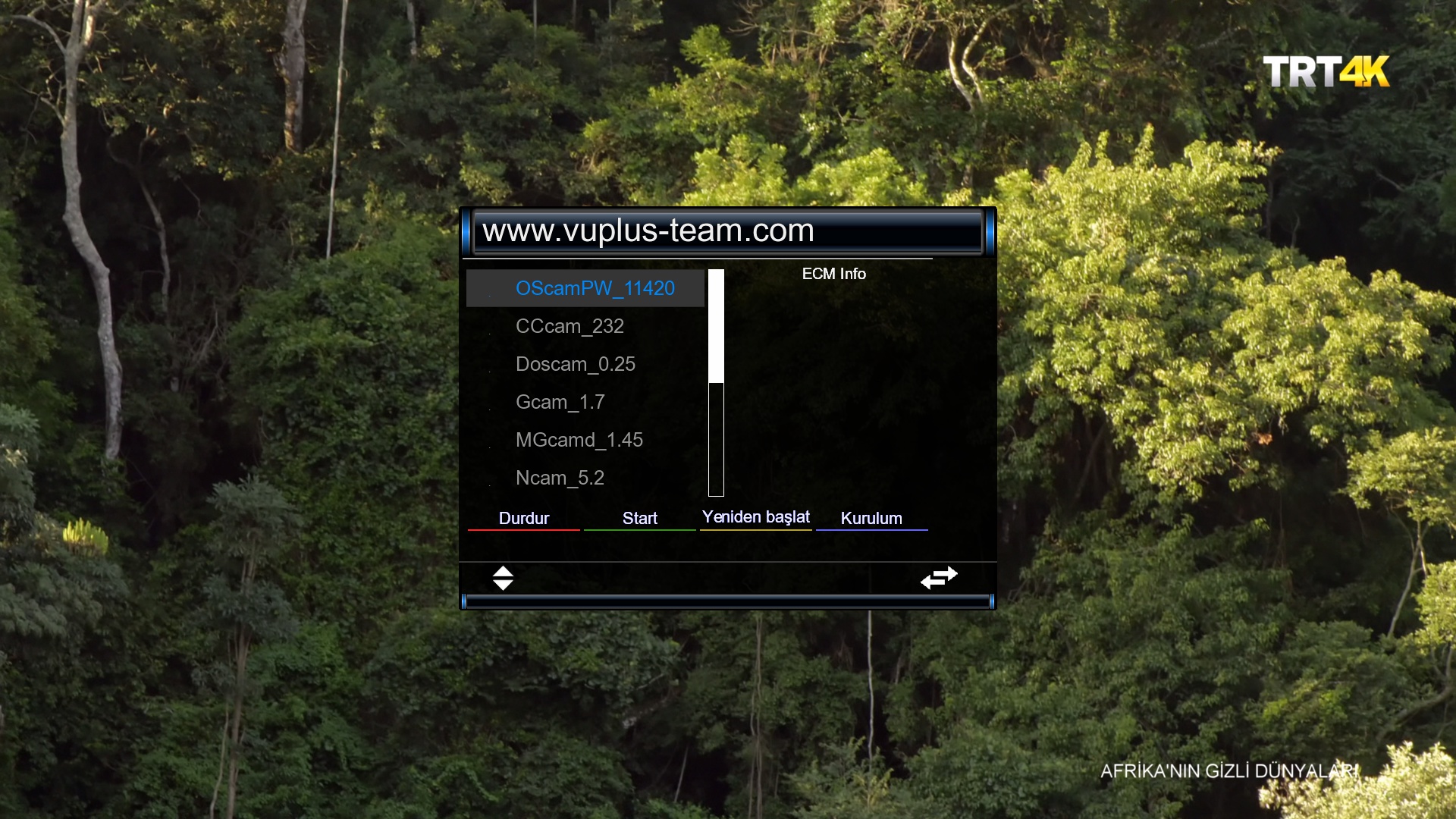Screen dimensions: 1456x819
Task: Click the left-right swap arrows icon
Action: point(939,578)
